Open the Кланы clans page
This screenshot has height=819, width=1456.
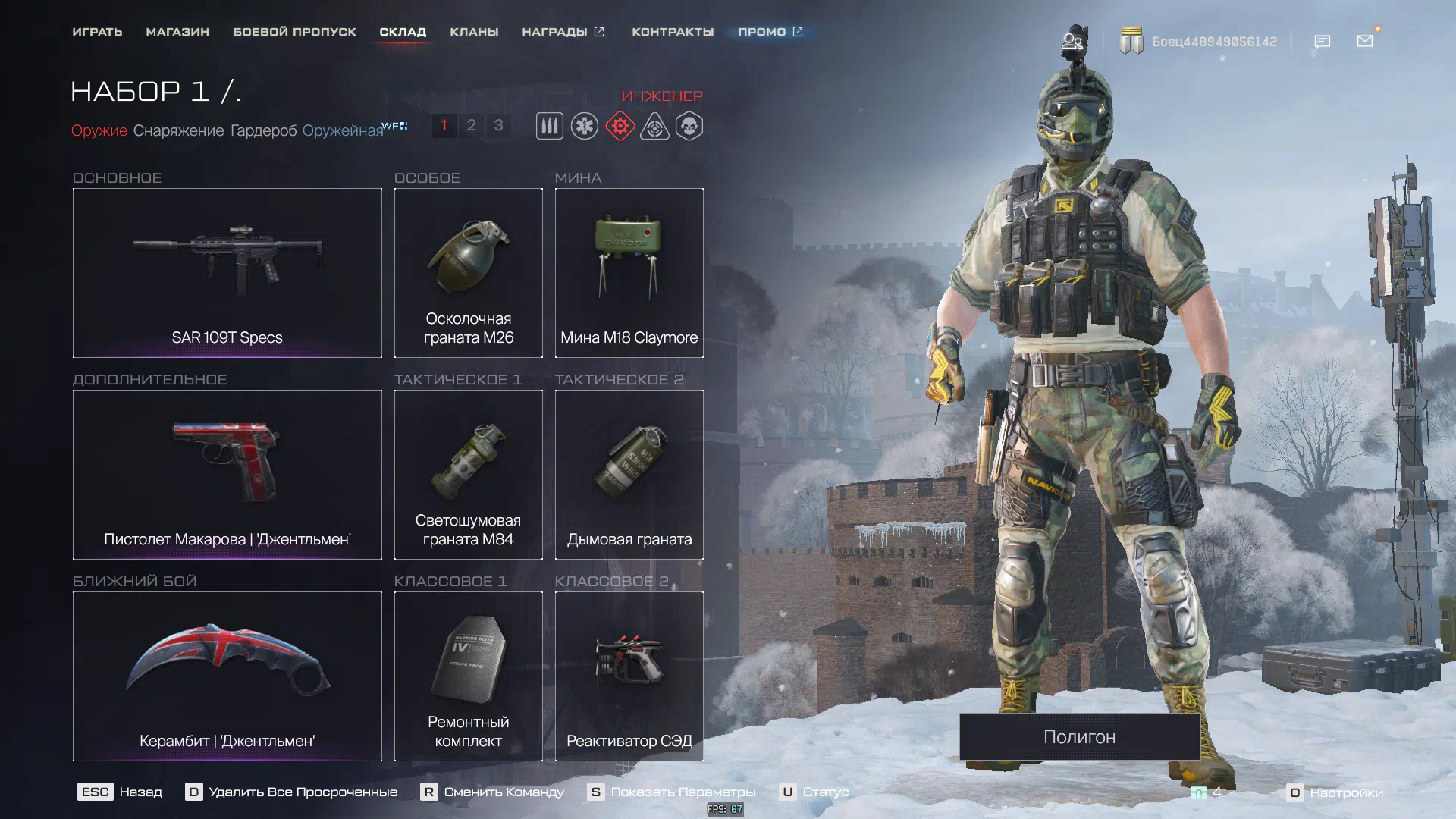474,32
